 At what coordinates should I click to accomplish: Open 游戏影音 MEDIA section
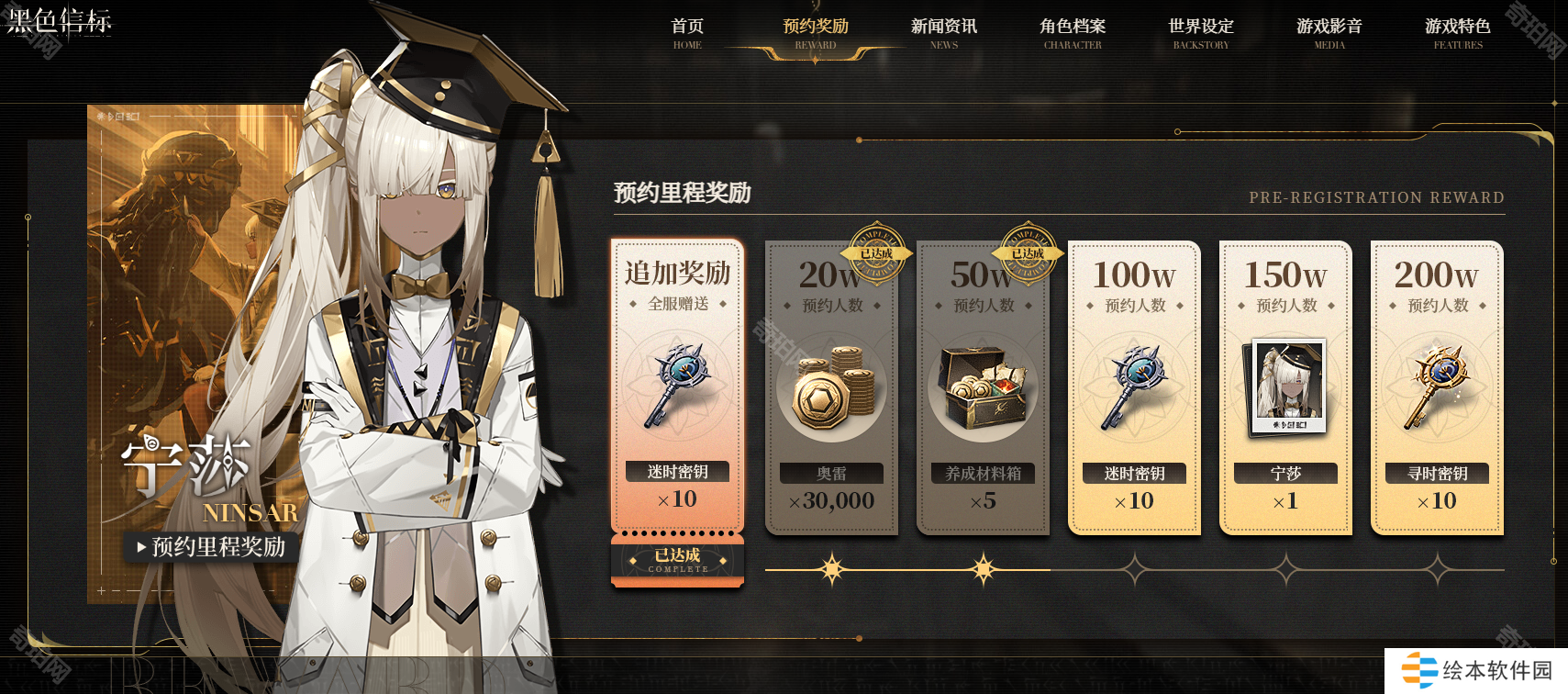(1329, 32)
